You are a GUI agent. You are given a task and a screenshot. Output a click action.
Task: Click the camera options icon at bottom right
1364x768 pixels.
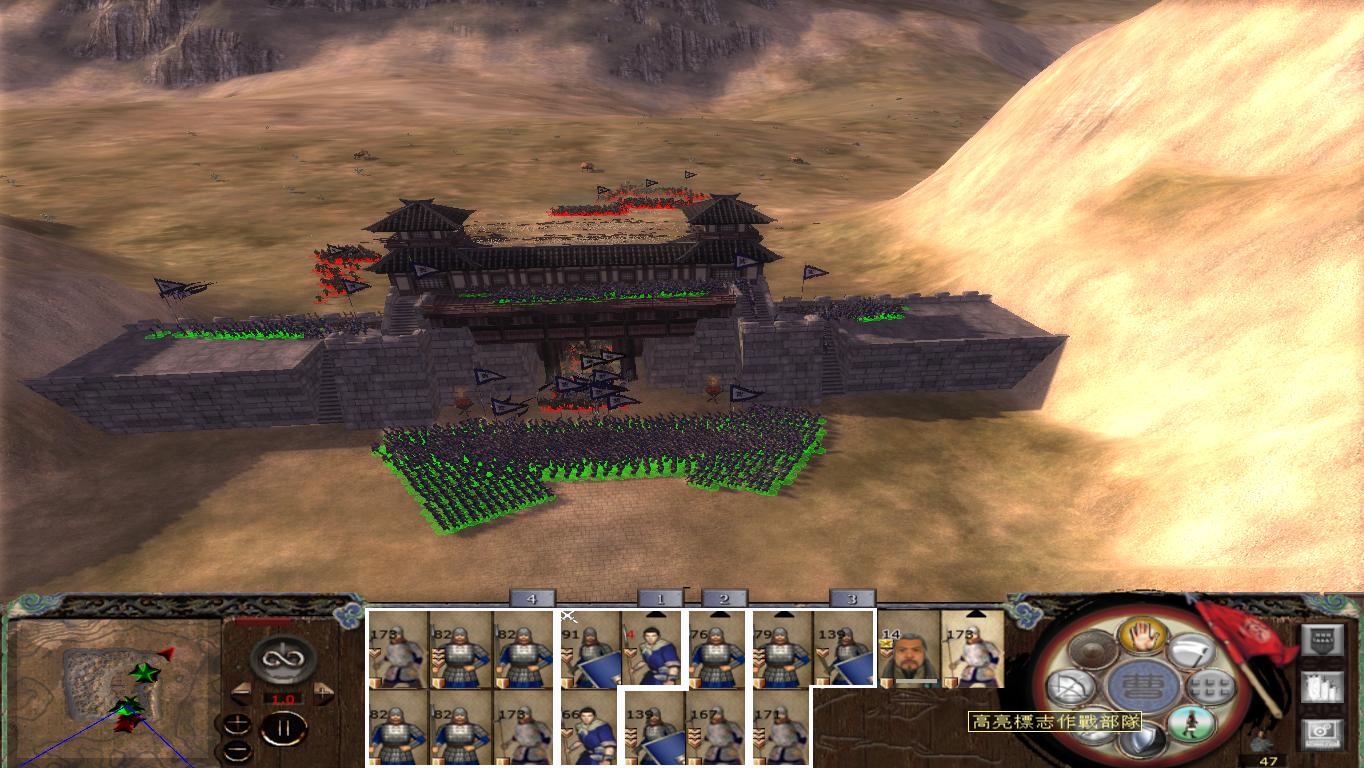pyautogui.click(x=1322, y=732)
